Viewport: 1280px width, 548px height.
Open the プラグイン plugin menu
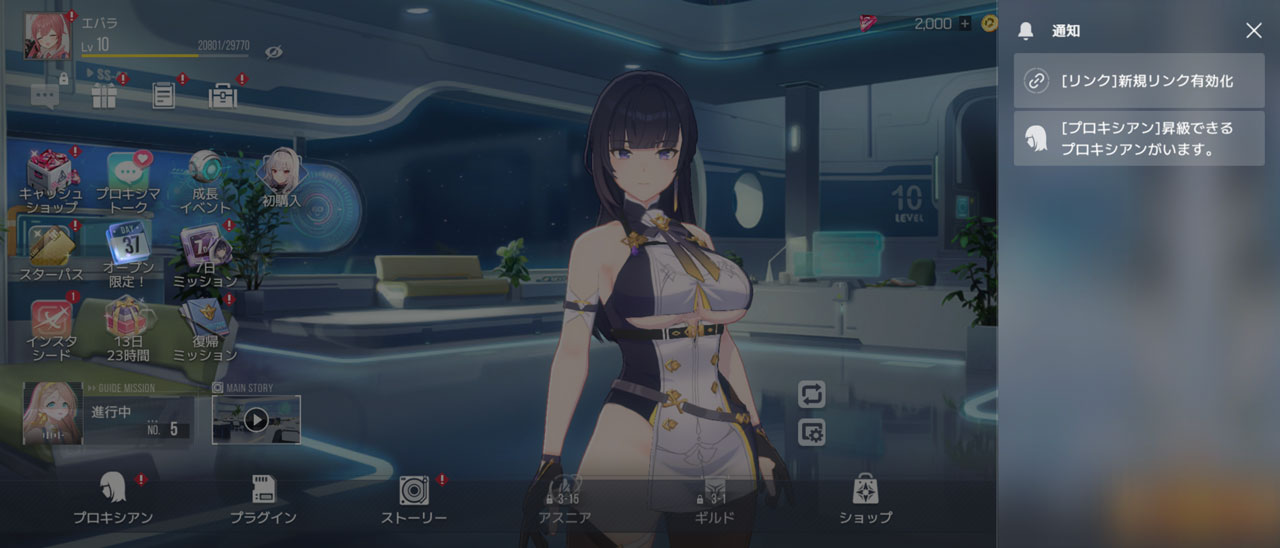click(263, 500)
